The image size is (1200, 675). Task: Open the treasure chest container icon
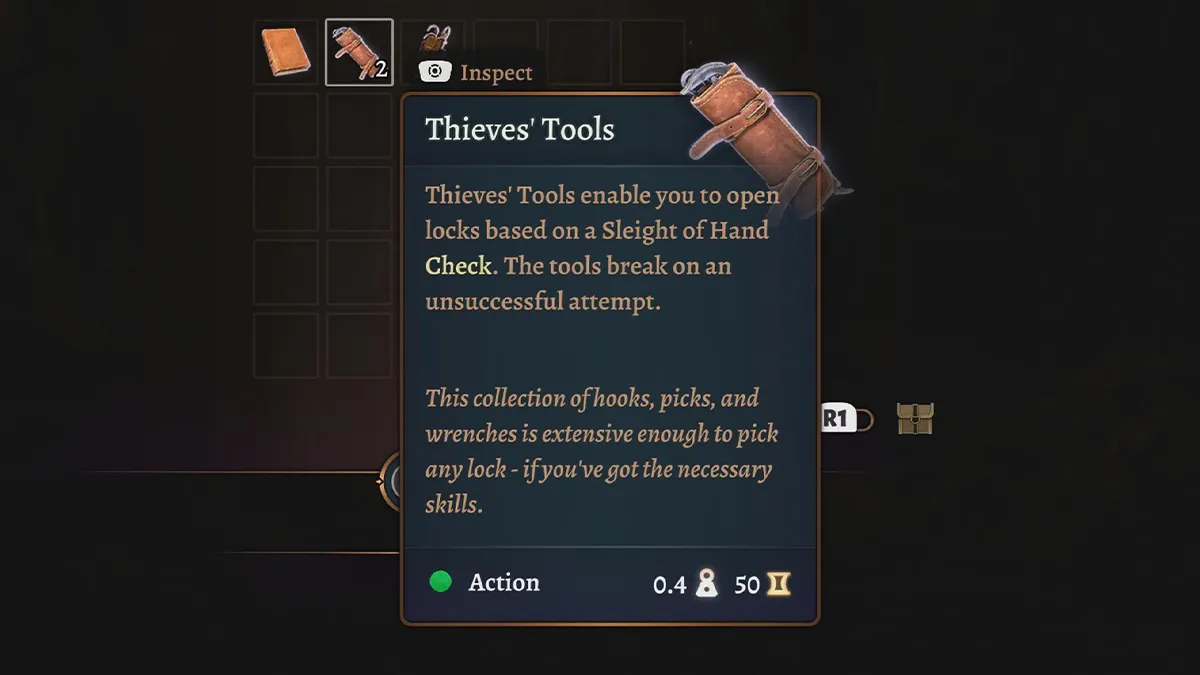point(915,419)
